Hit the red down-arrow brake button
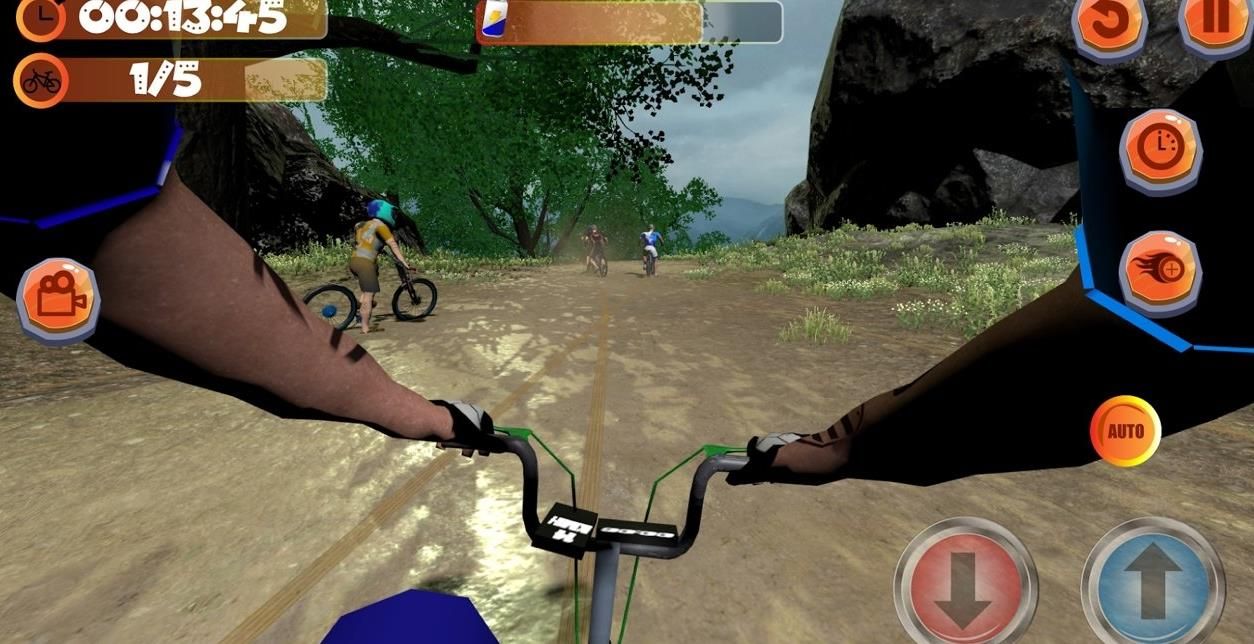The width and height of the screenshot is (1254, 644). pos(964,587)
